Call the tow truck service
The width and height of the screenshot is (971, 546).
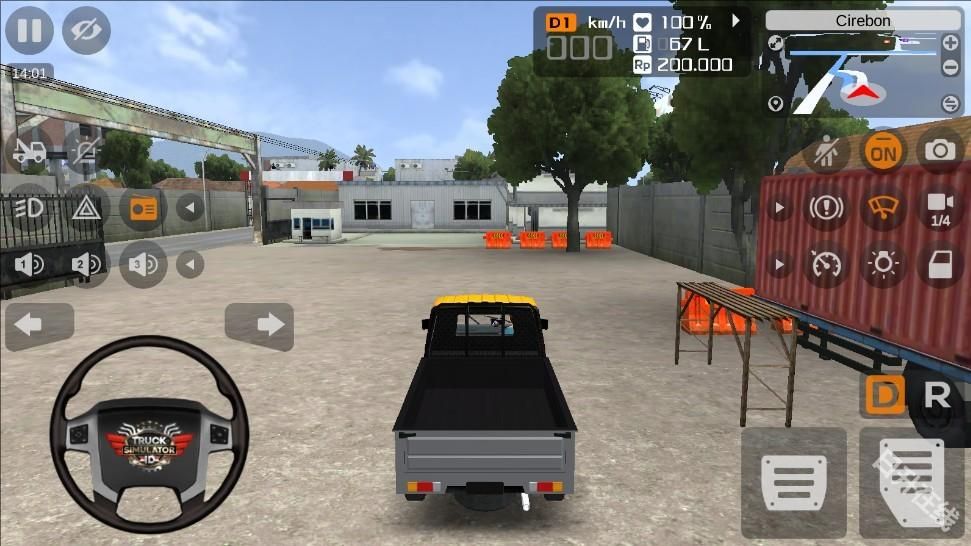click(x=29, y=152)
